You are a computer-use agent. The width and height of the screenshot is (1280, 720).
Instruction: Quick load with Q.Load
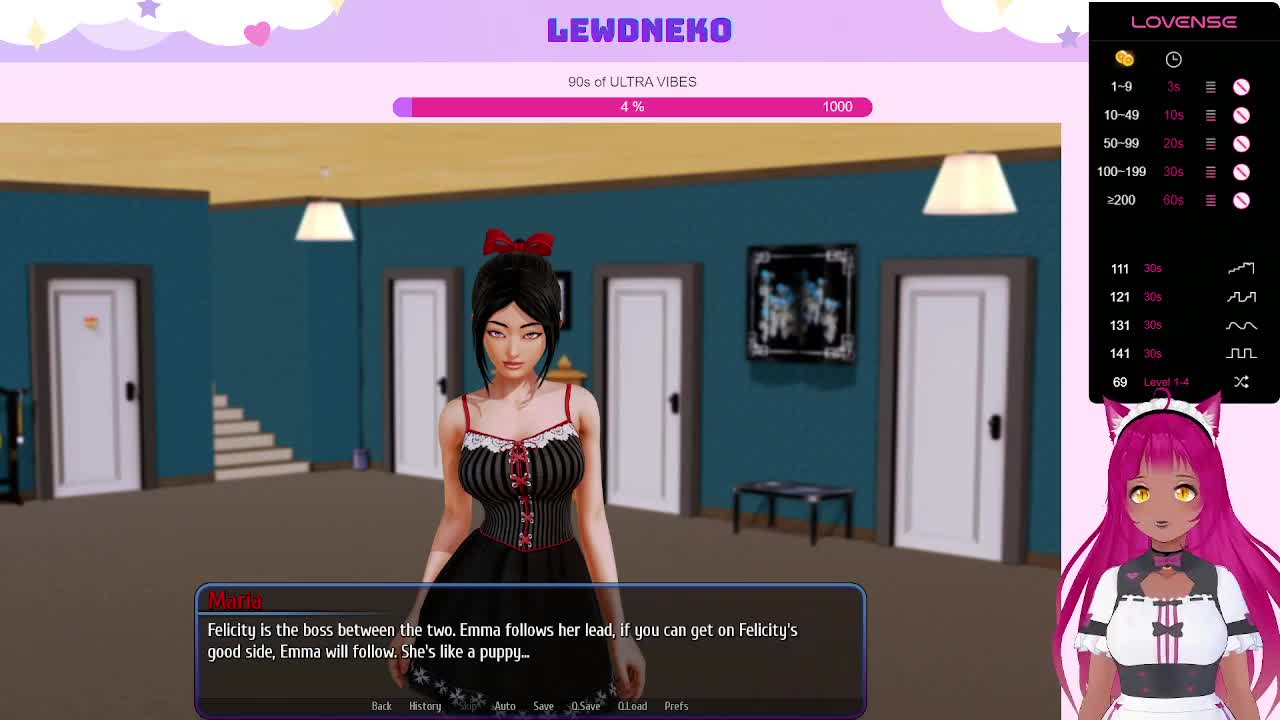[x=632, y=706]
